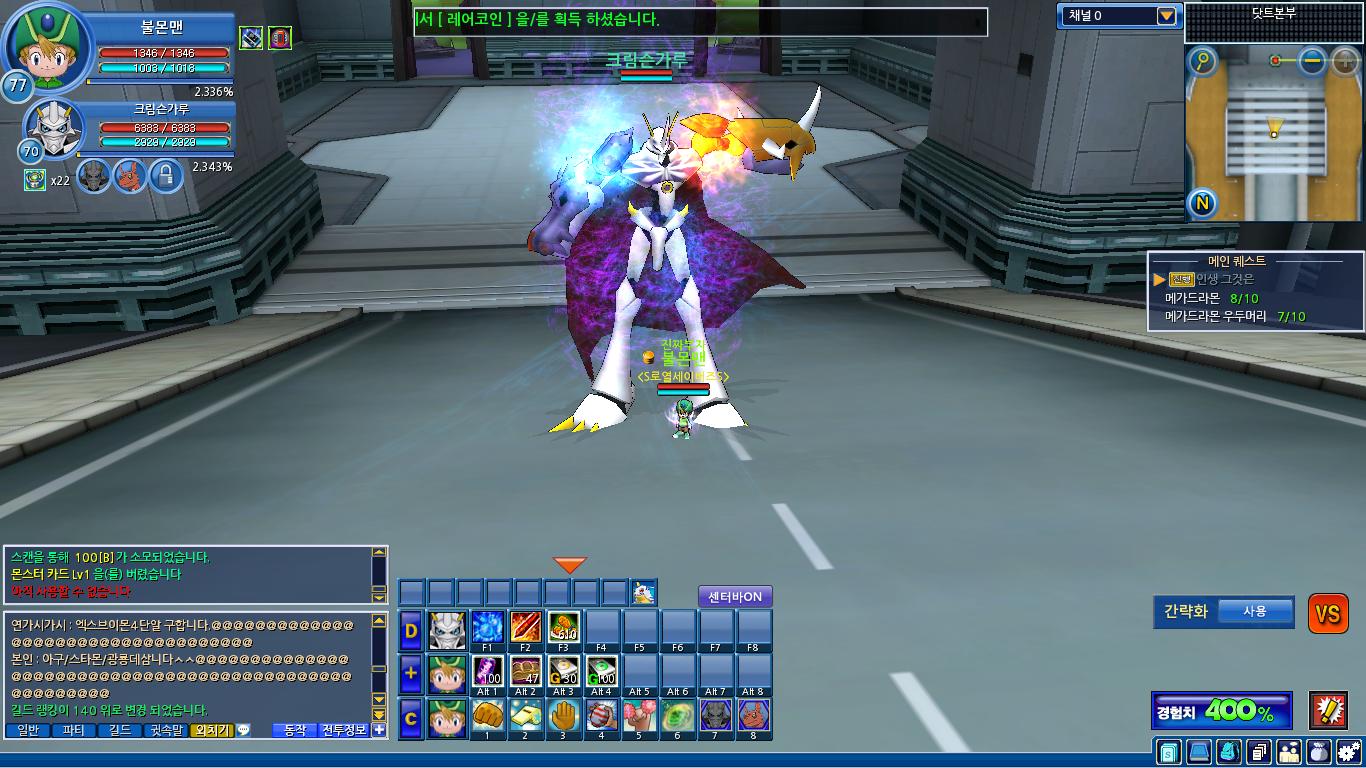This screenshot has width=1366, height=768.
Task: Select the 외치기 shout chat tab
Action: click(x=210, y=730)
